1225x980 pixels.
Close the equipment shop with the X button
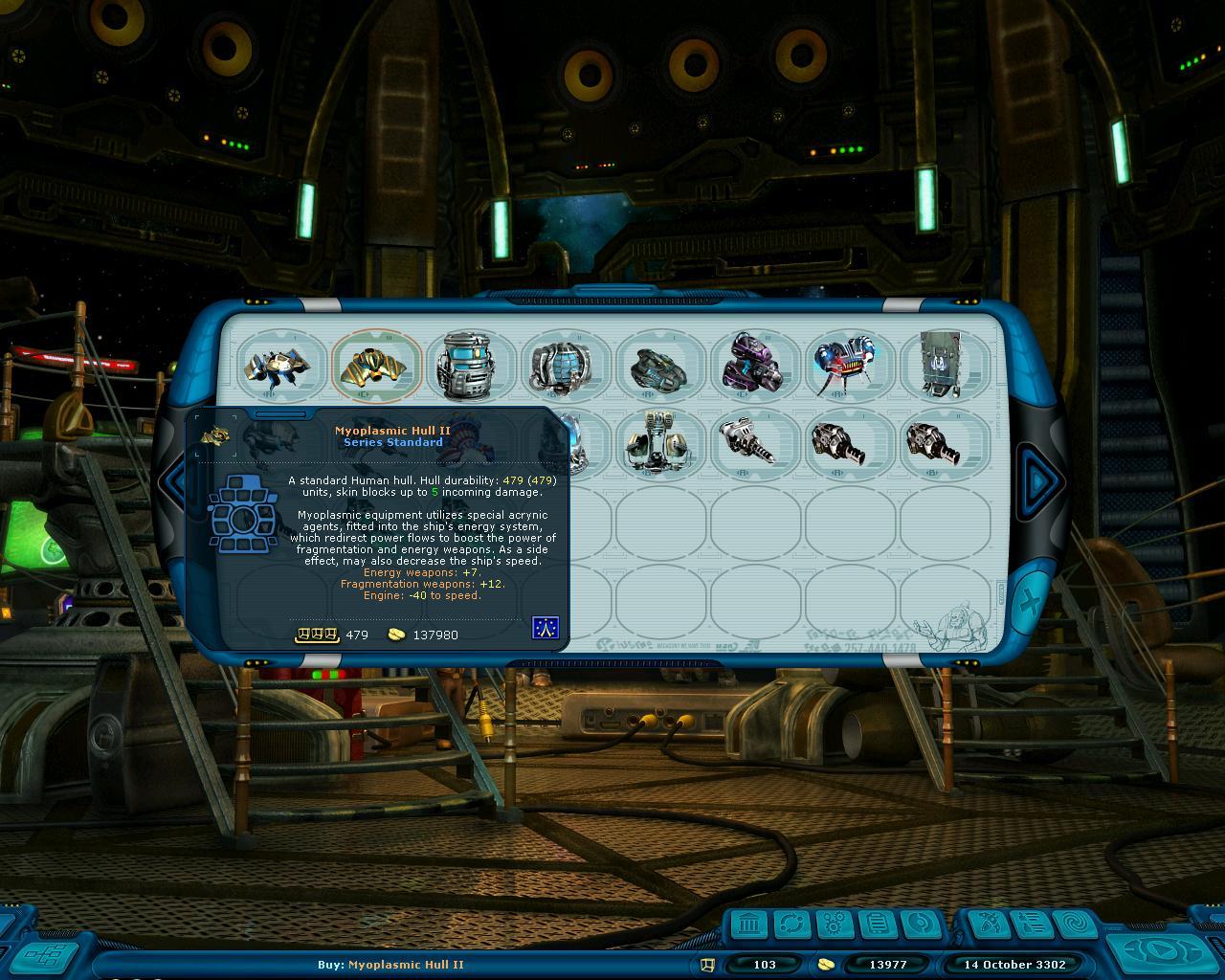(1029, 603)
